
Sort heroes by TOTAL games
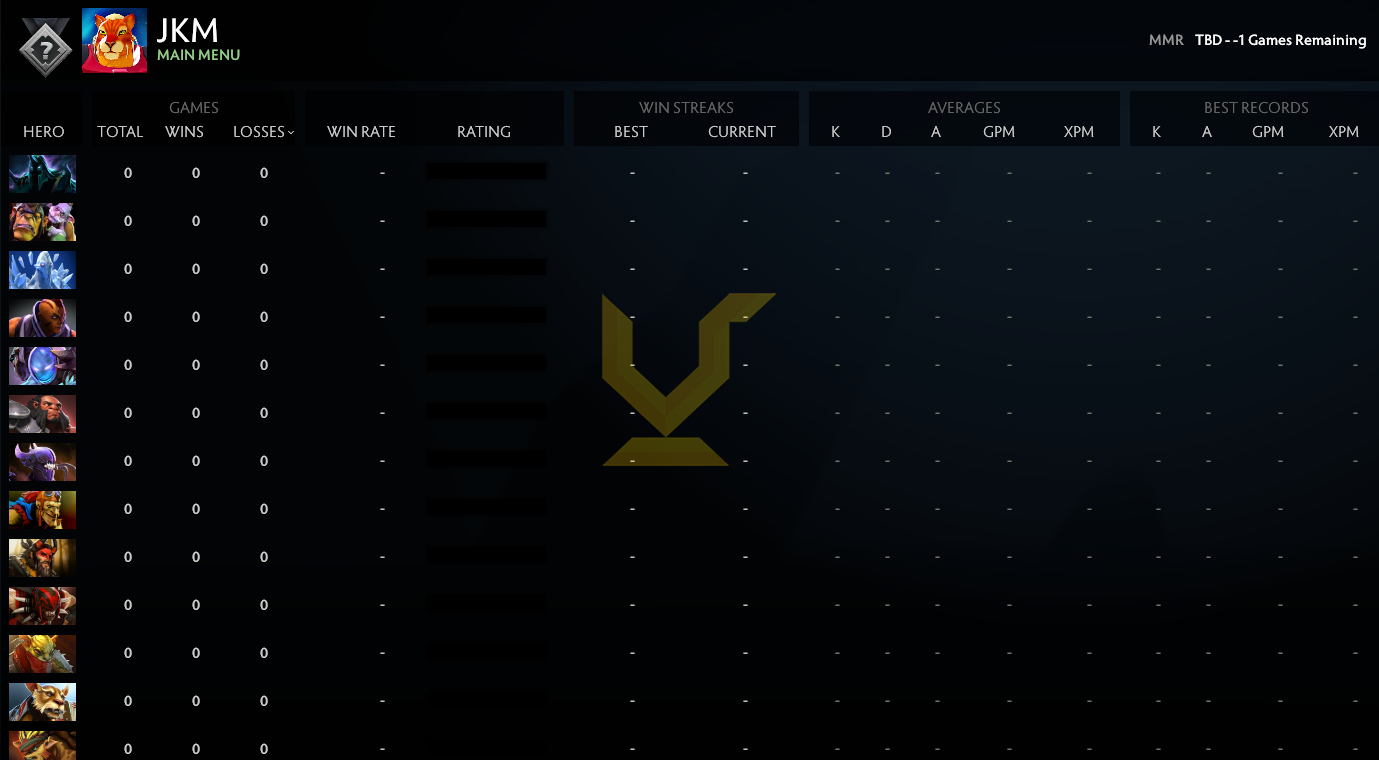pos(120,131)
